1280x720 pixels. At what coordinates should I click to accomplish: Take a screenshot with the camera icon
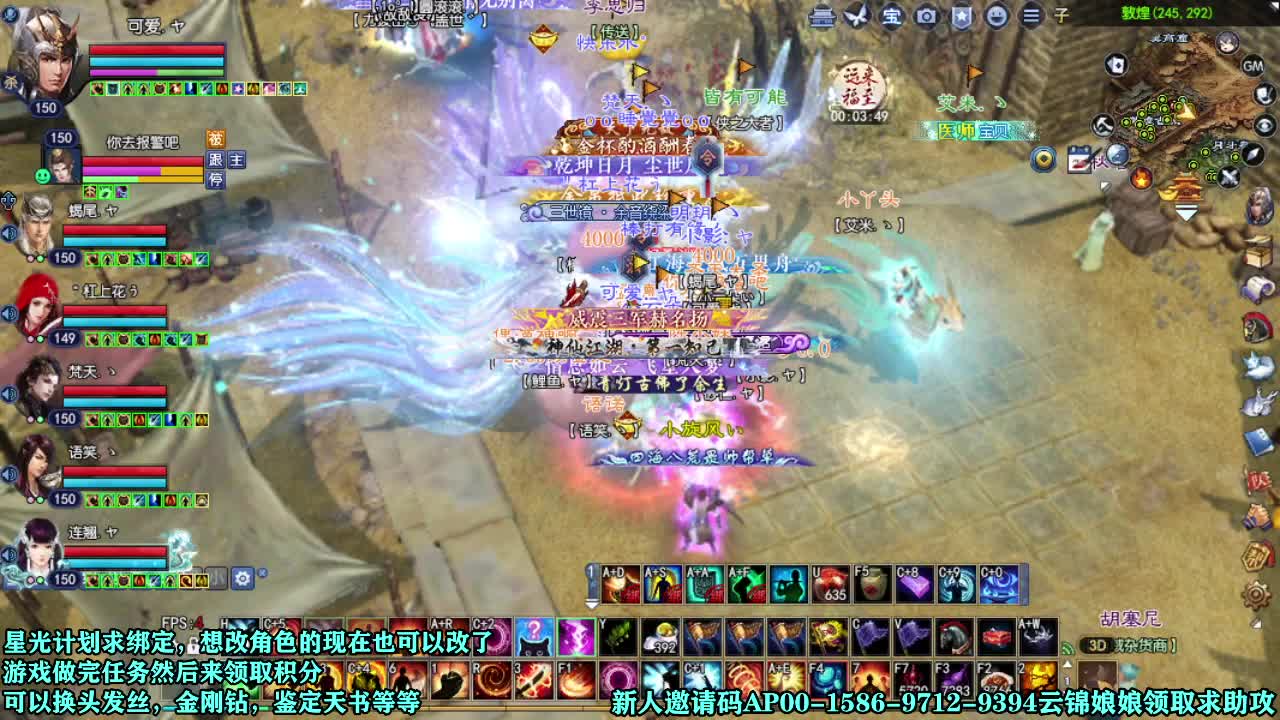pyautogui.click(x=927, y=17)
